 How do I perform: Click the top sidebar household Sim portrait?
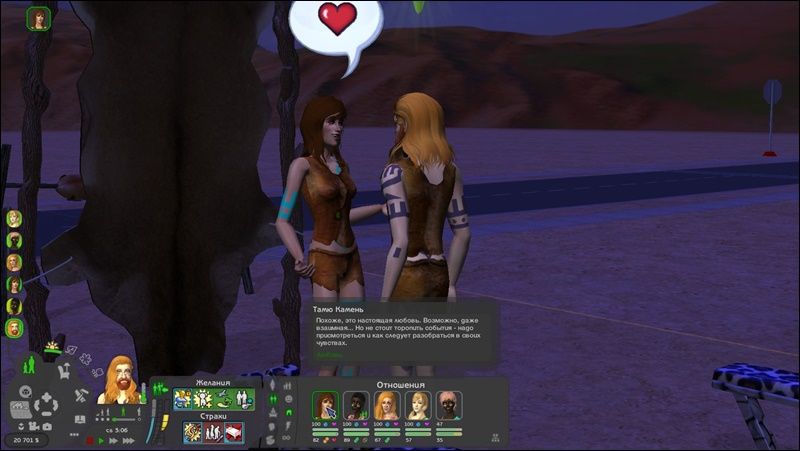14,218
